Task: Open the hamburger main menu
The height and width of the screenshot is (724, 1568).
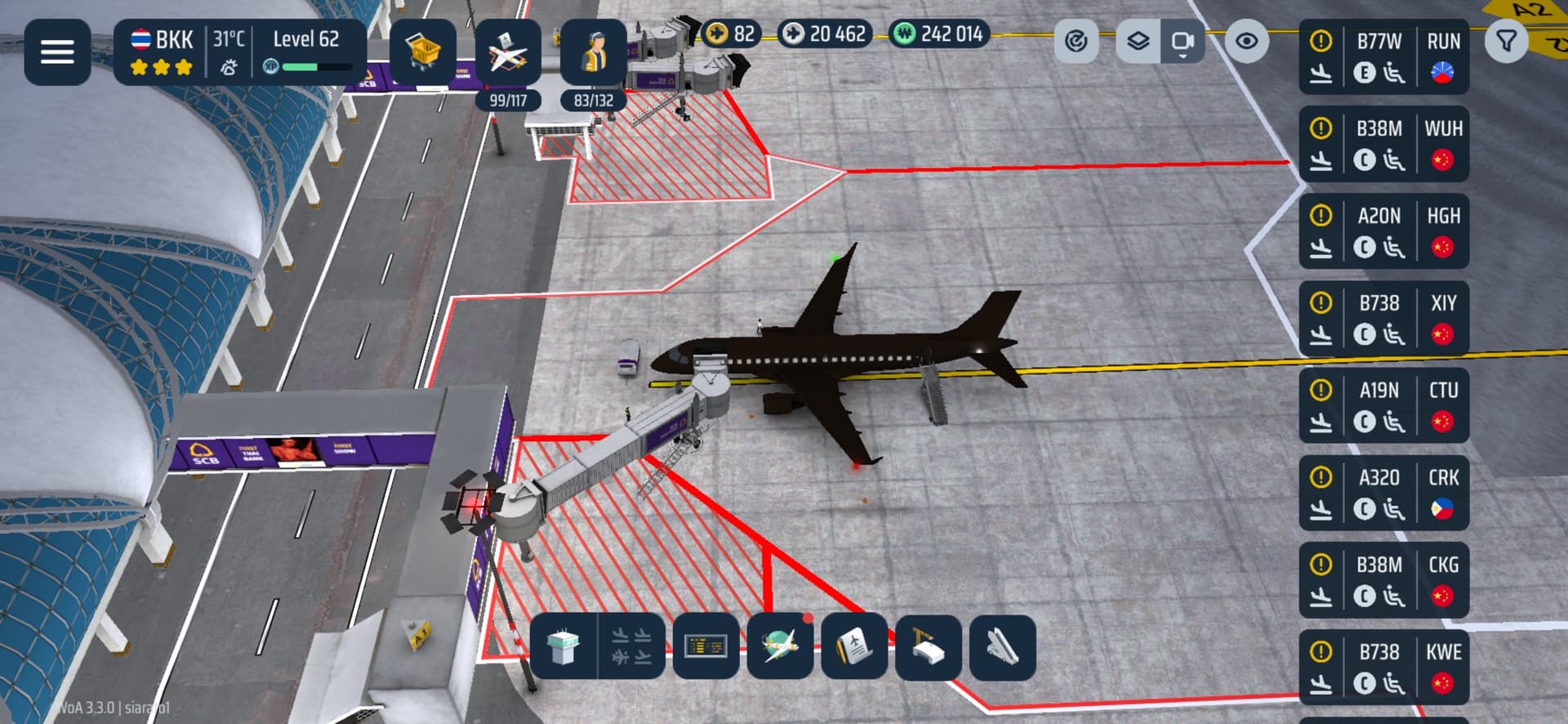Action: (57, 52)
